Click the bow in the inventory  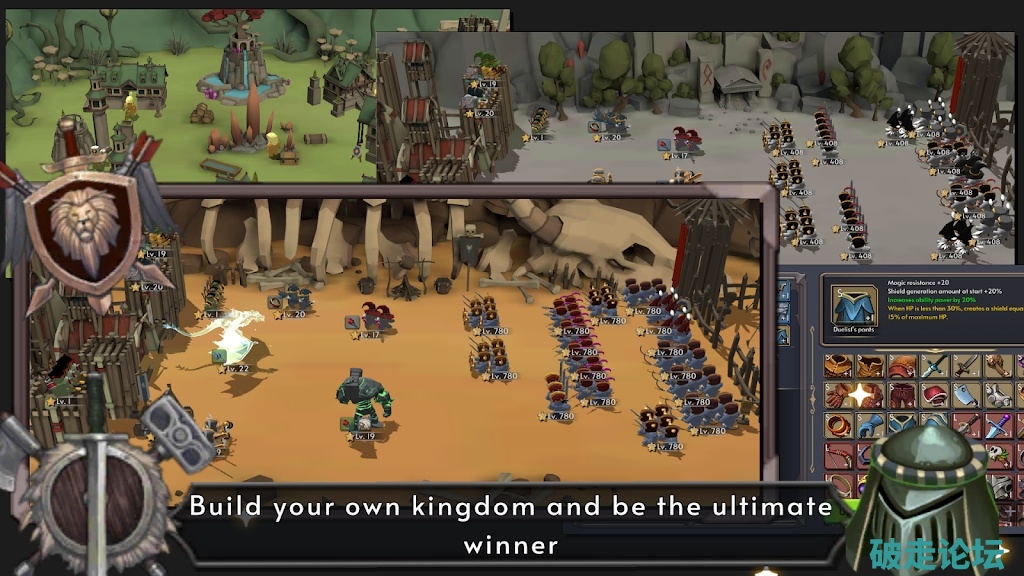tap(838, 456)
